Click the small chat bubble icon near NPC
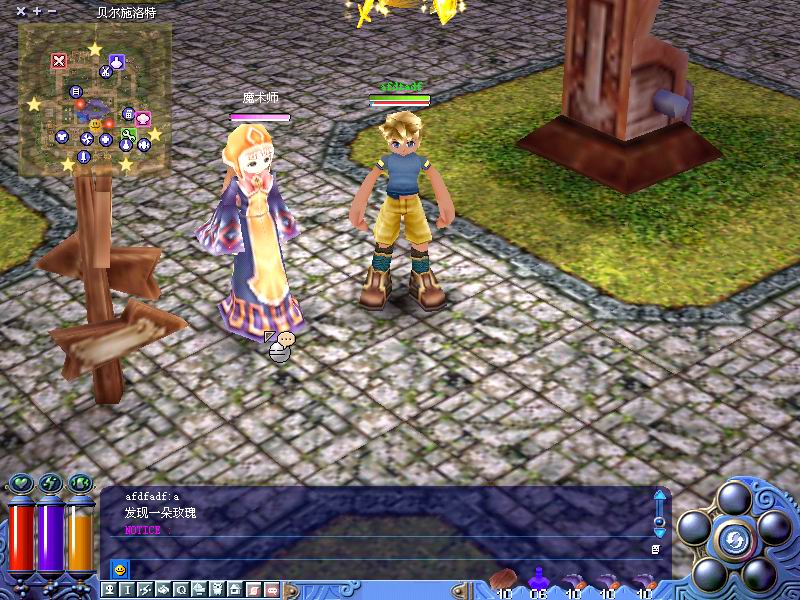The width and height of the screenshot is (800, 600). click(x=286, y=339)
